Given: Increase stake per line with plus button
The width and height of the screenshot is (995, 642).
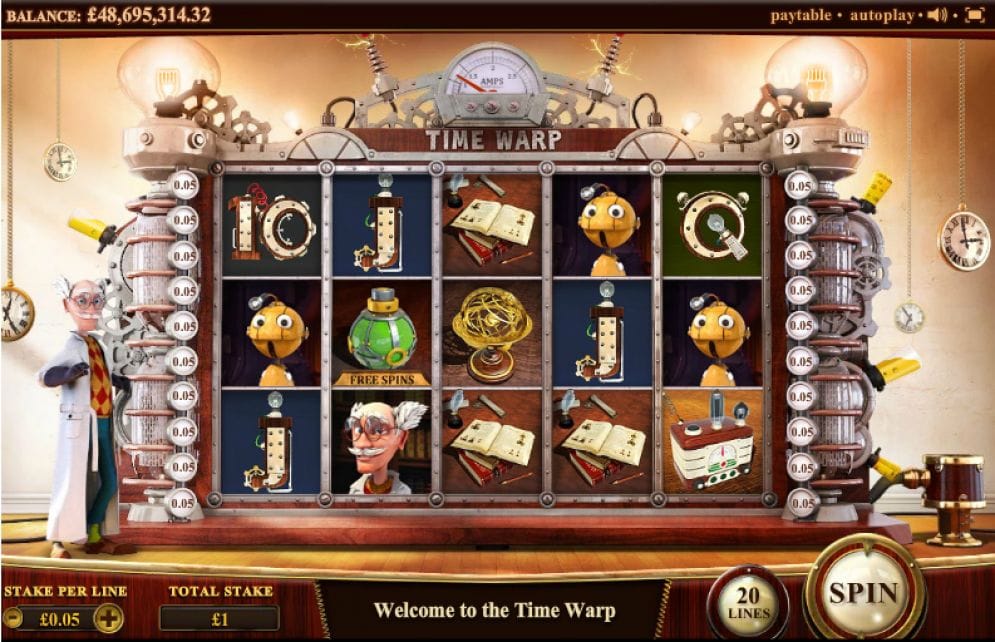Looking at the screenshot, I should tap(108, 618).
